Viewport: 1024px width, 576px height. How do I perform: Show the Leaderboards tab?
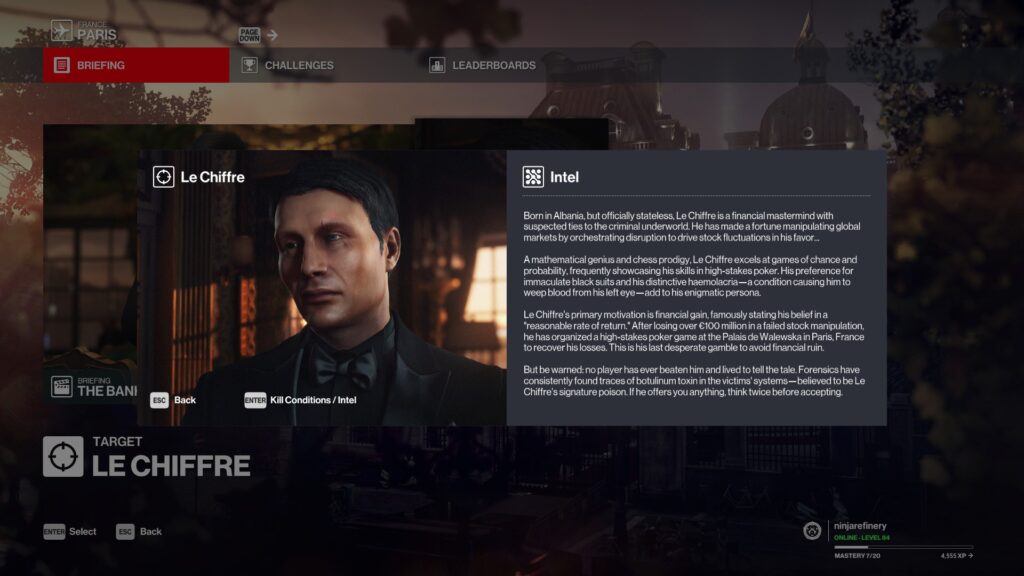493,65
